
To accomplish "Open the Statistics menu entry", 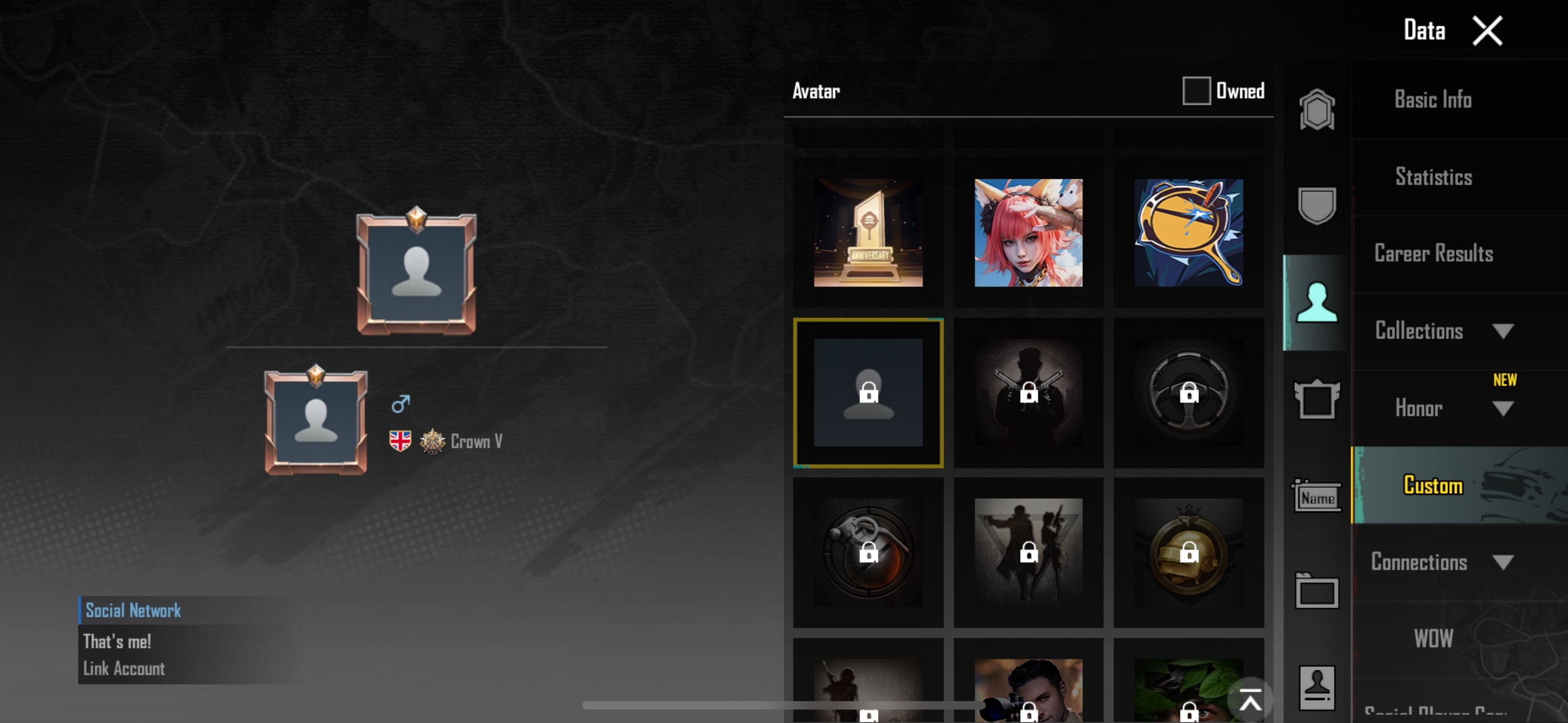I will tap(1433, 177).
